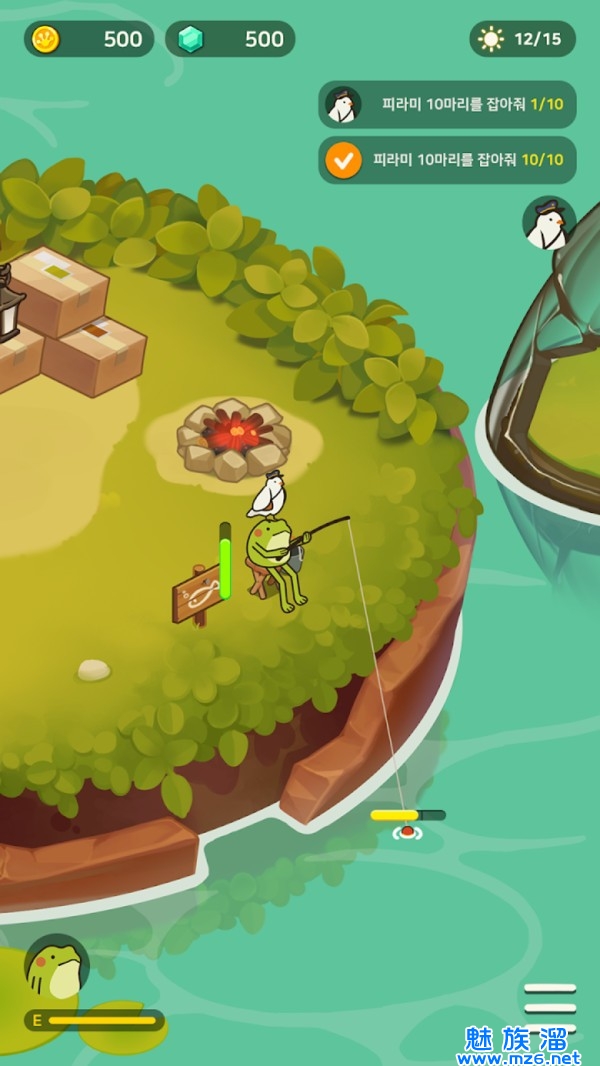The height and width of the screenshot is (1066, 600).
Task: Tap the frog character portrait
Action: (57, 968)
